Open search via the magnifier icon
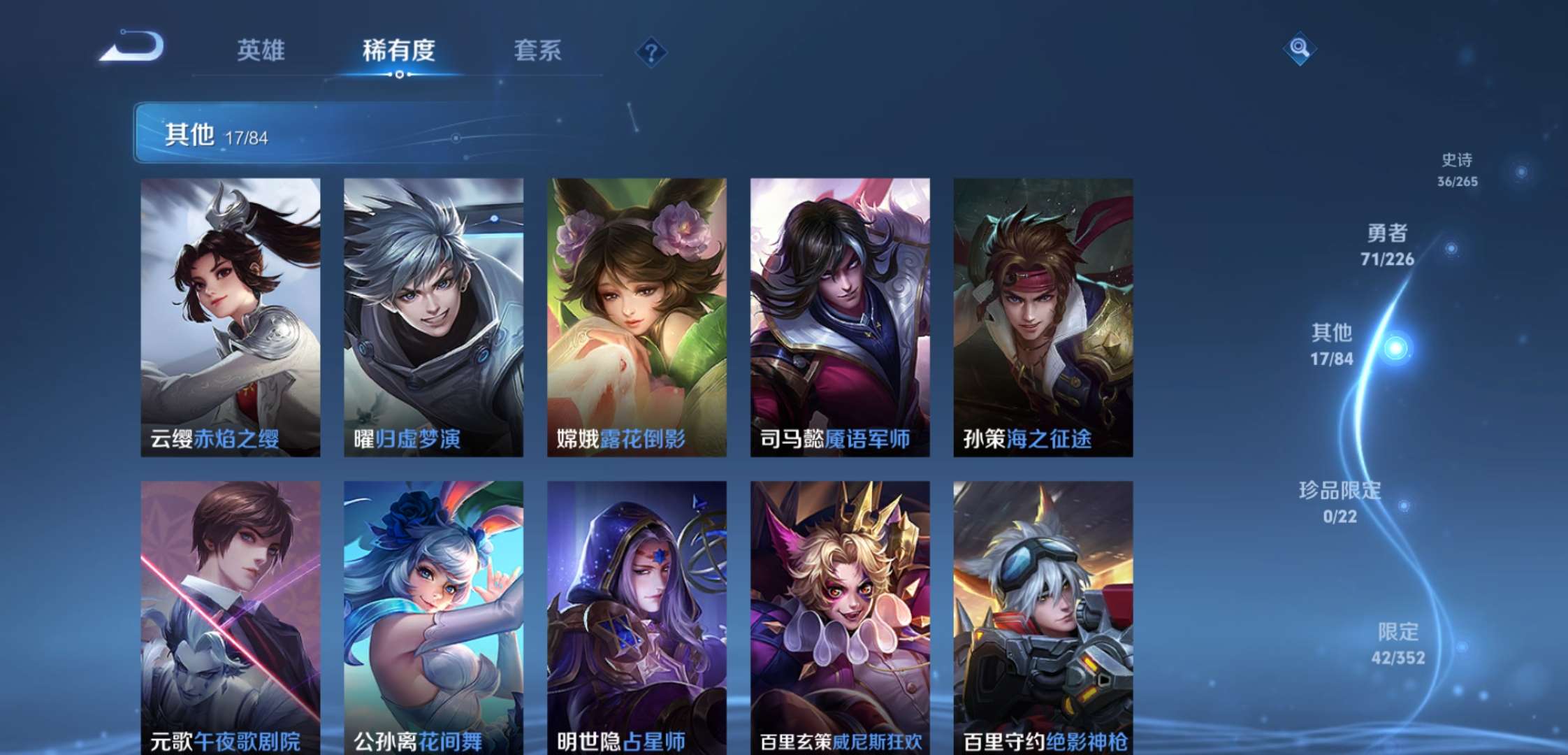1568x755 pixels. (1300, 49)
